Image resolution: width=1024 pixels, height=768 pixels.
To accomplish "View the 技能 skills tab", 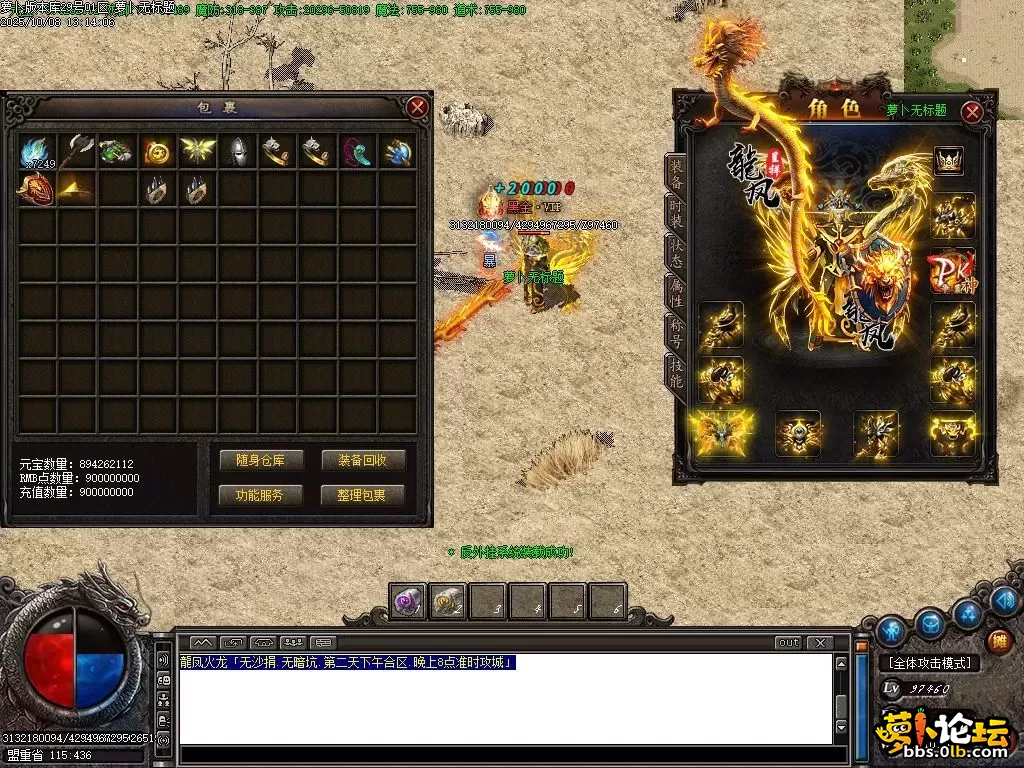I will [677, 371].
